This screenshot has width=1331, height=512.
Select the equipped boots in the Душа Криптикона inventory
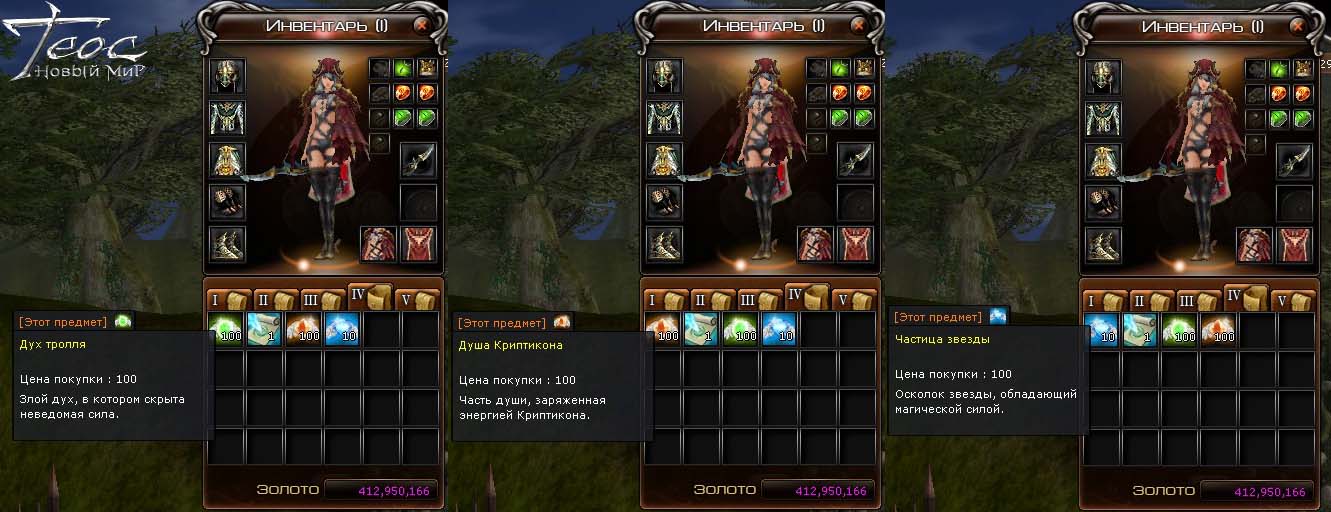(x=664, y=244)
